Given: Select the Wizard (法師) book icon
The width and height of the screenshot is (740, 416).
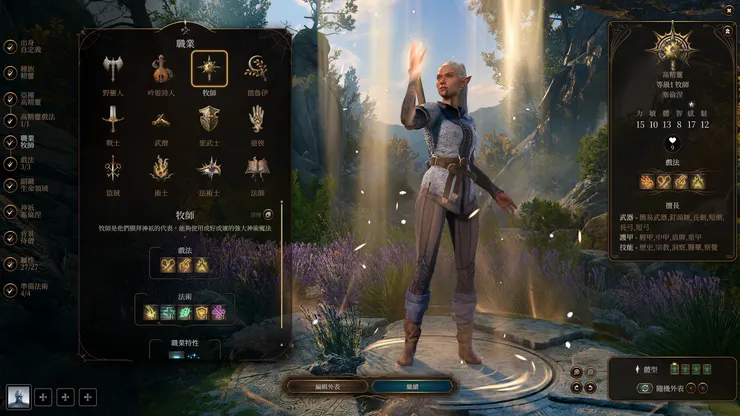Looking at the screenshot, I should click(x=257, y=167).
